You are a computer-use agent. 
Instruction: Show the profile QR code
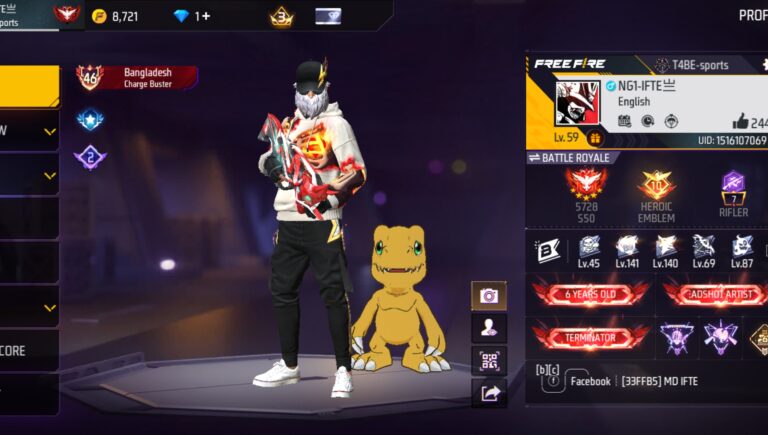click(x=489, y=360)
